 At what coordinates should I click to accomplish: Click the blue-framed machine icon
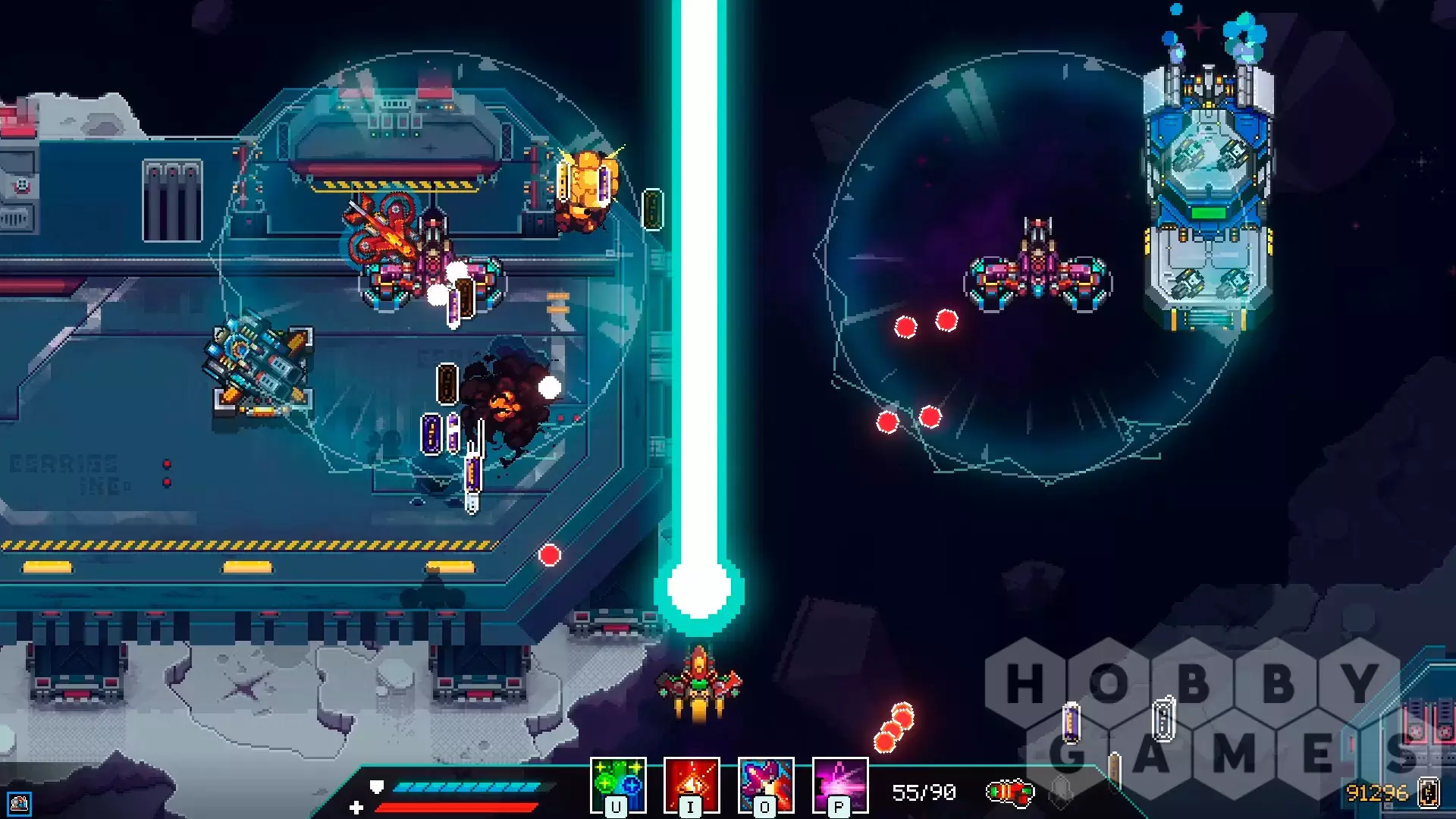[x=20, y=803]
